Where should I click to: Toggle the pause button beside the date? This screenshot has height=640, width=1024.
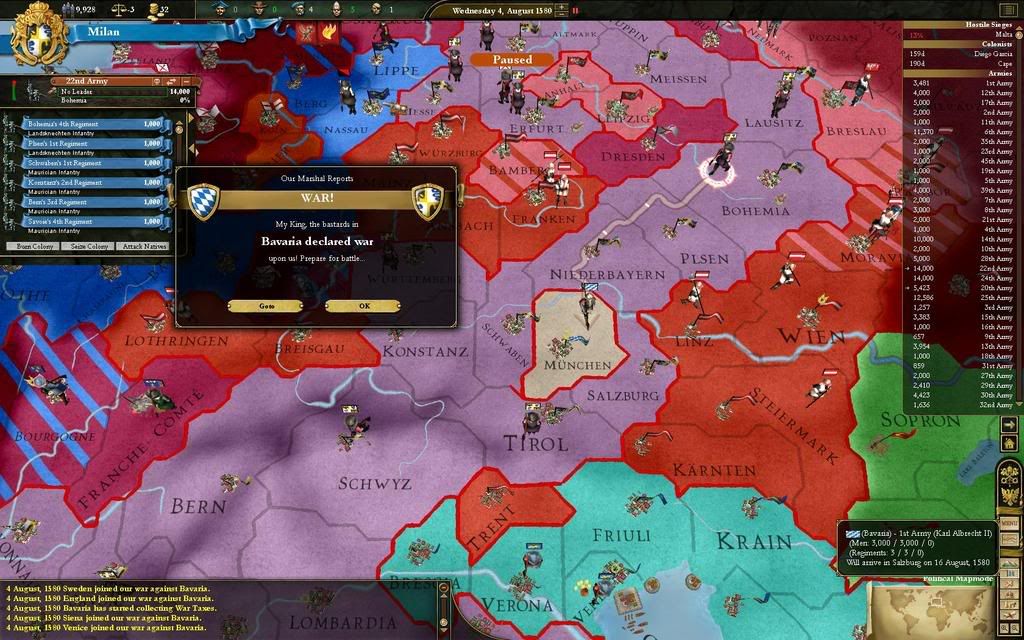(576, 10)
